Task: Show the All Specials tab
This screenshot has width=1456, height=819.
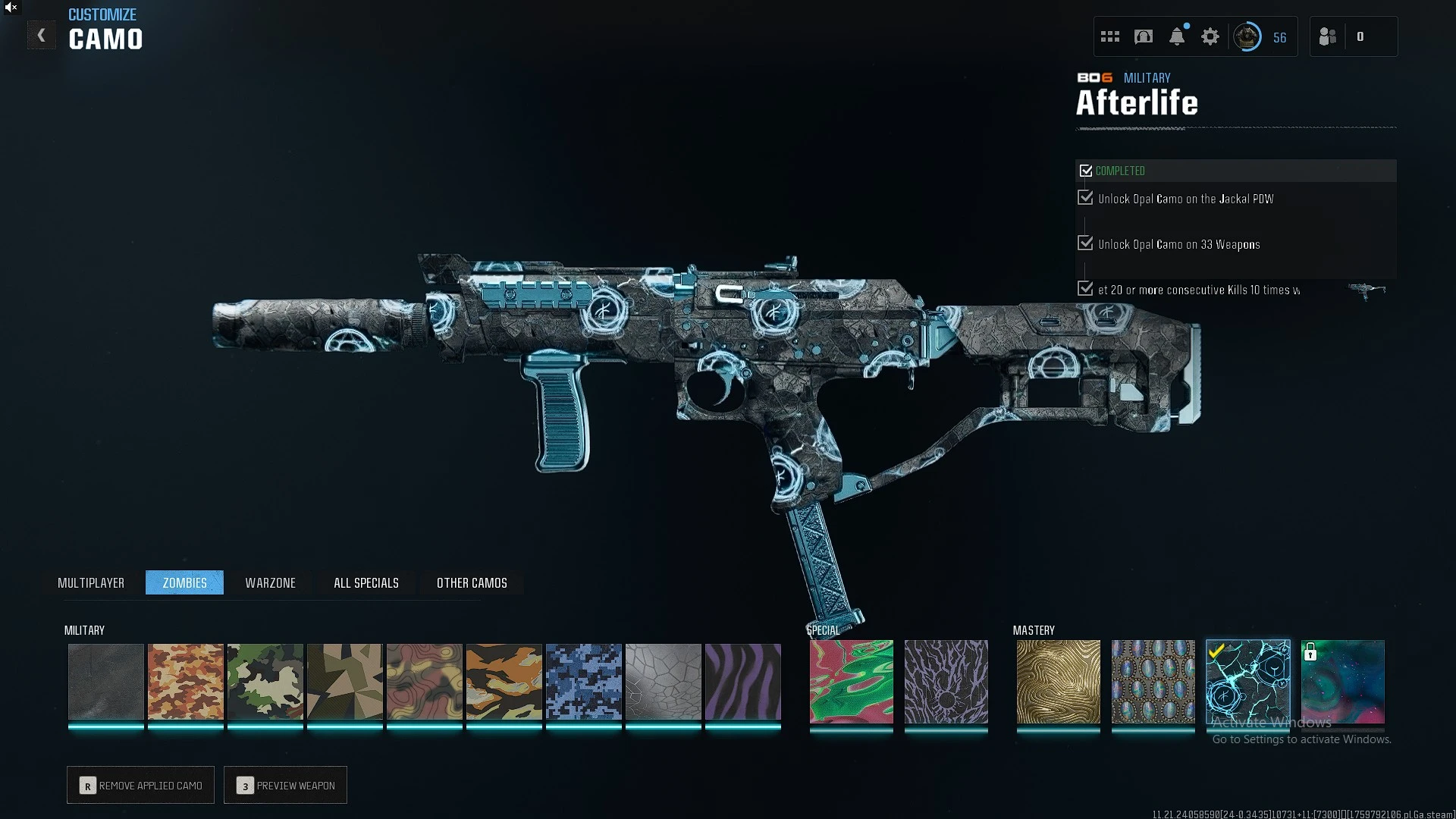Action: [x=366, y=582]
